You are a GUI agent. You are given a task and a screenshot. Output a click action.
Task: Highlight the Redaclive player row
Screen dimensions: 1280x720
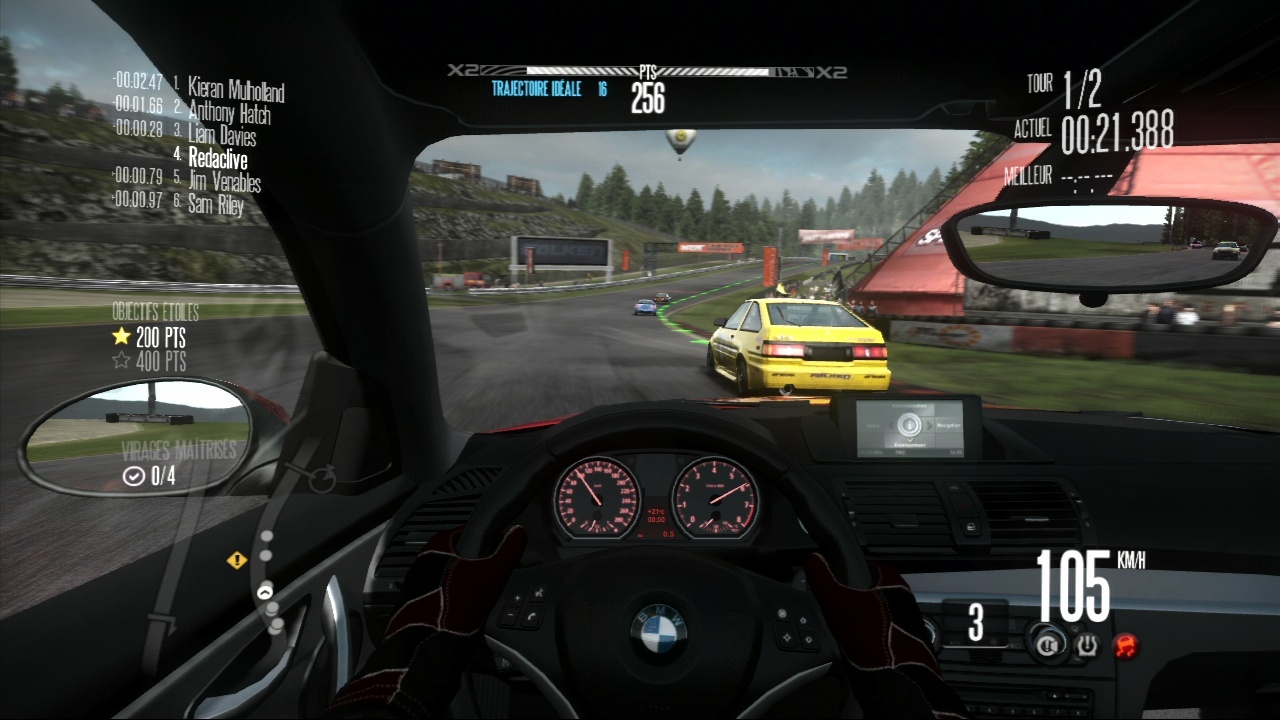point(217,159)
